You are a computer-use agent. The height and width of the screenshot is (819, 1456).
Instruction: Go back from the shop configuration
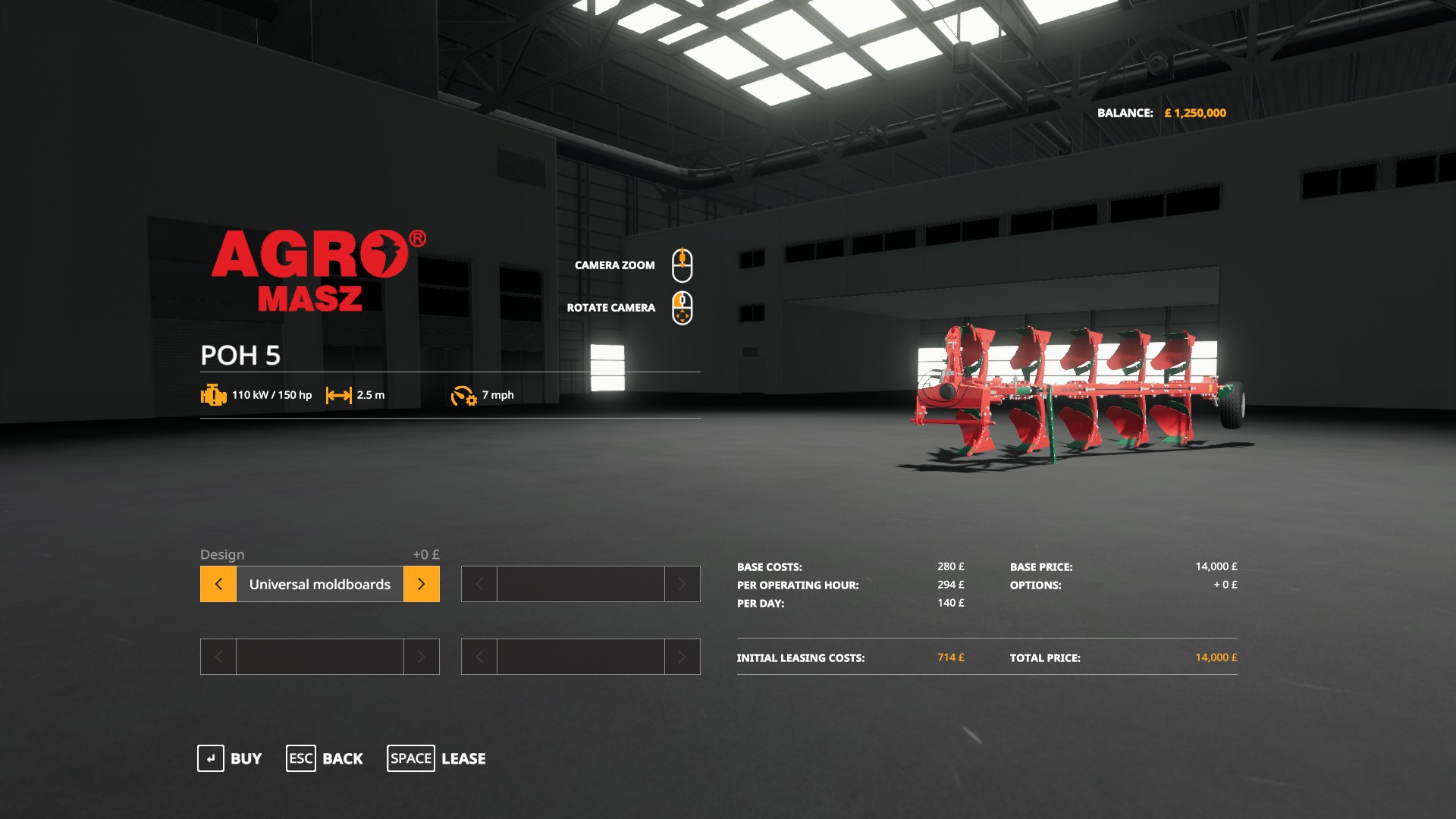(325, 758)
